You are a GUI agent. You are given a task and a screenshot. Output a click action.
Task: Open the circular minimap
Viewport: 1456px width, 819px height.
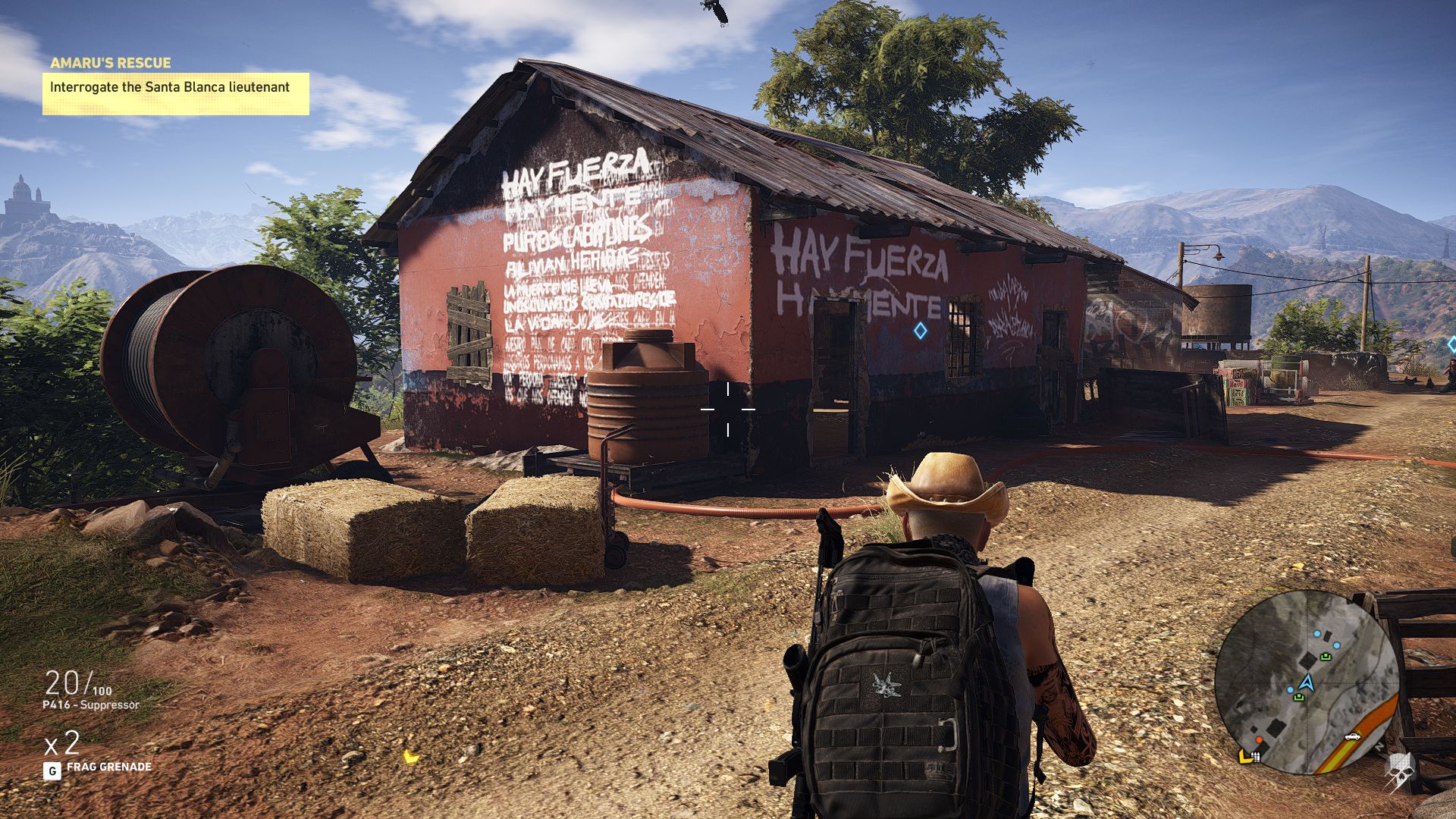[x=1306, y=682]
